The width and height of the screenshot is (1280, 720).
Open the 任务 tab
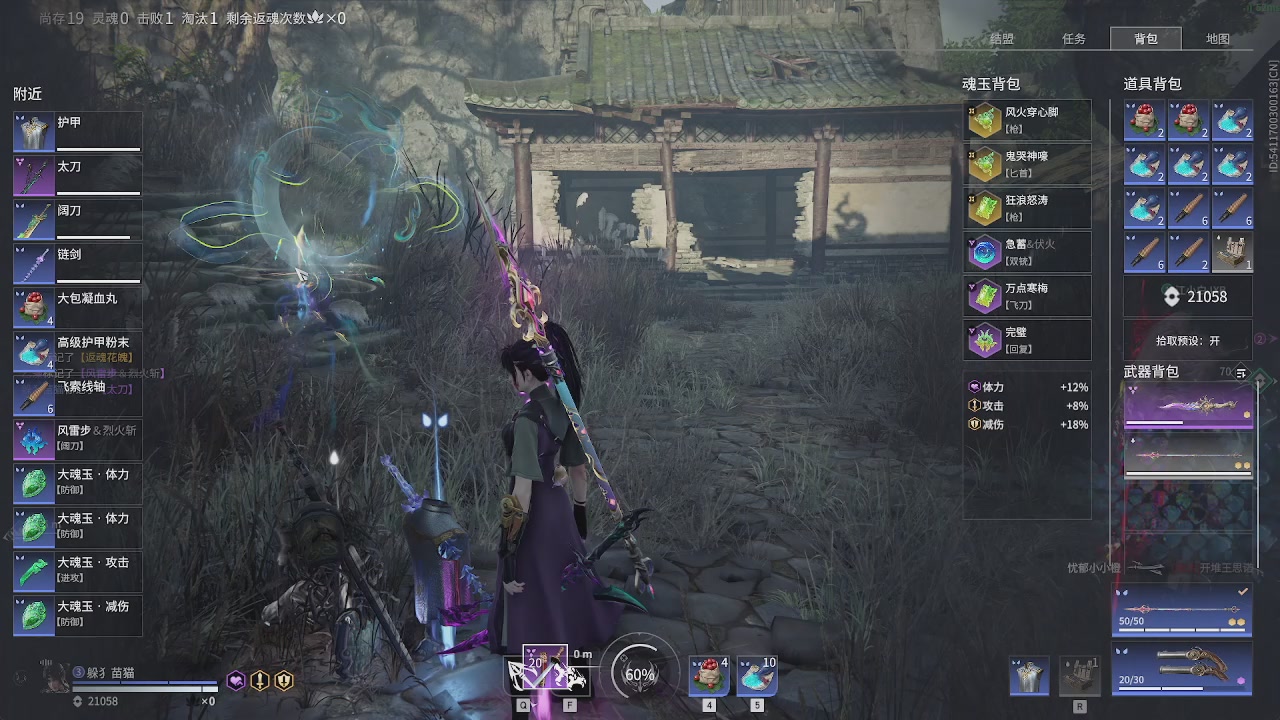tap(1074, 39)
